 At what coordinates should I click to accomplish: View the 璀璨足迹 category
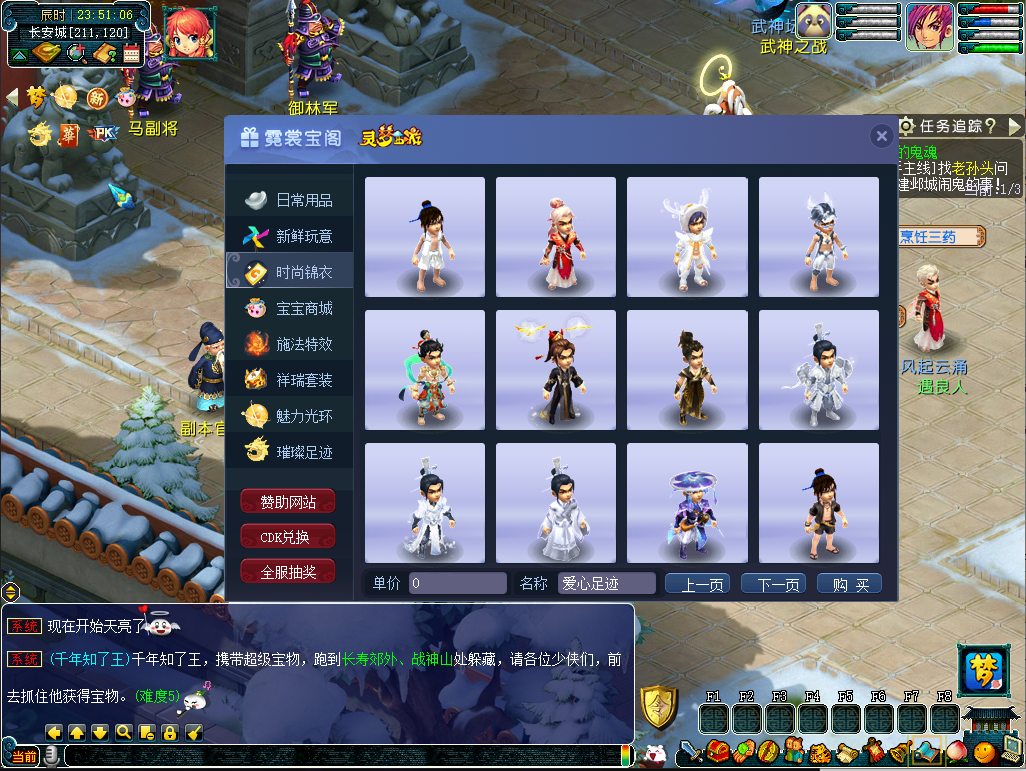click(x=290, y=452)
